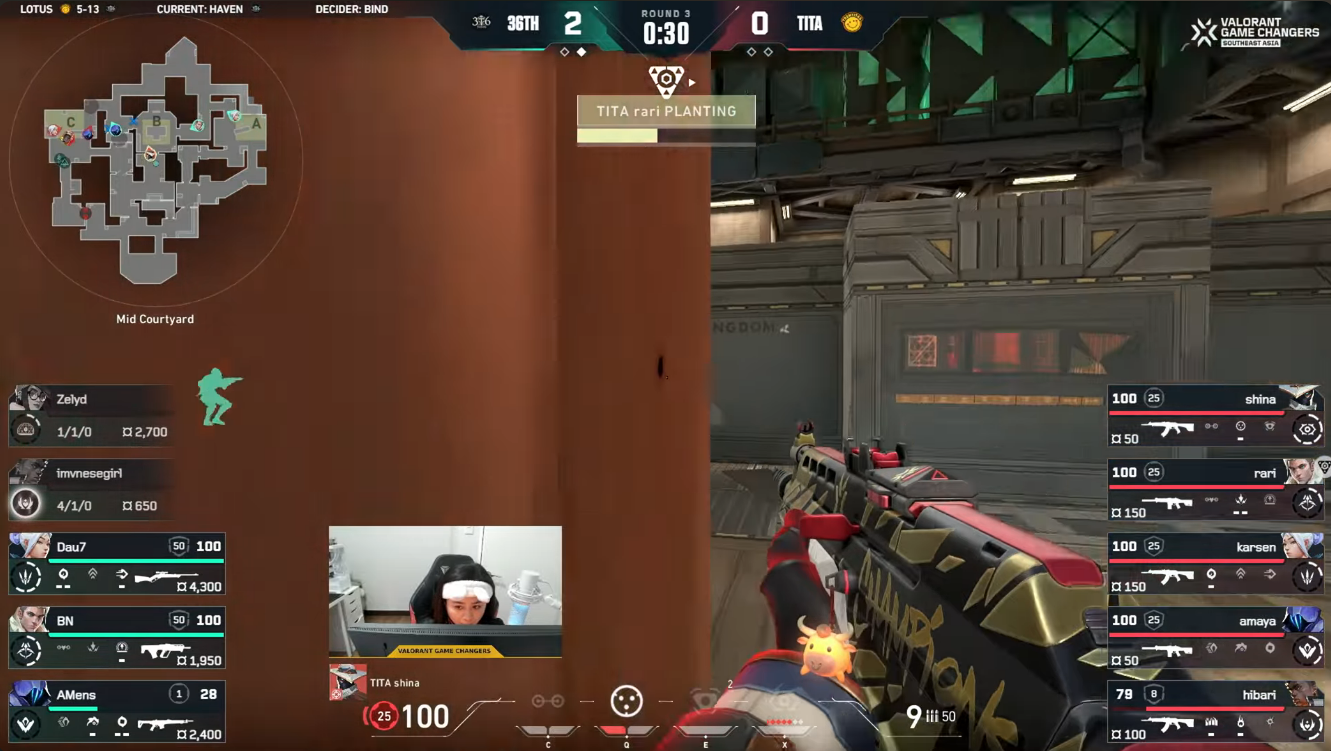Select AMens in the player list
Screen dimensions: 1331x751
pos(117,711)
